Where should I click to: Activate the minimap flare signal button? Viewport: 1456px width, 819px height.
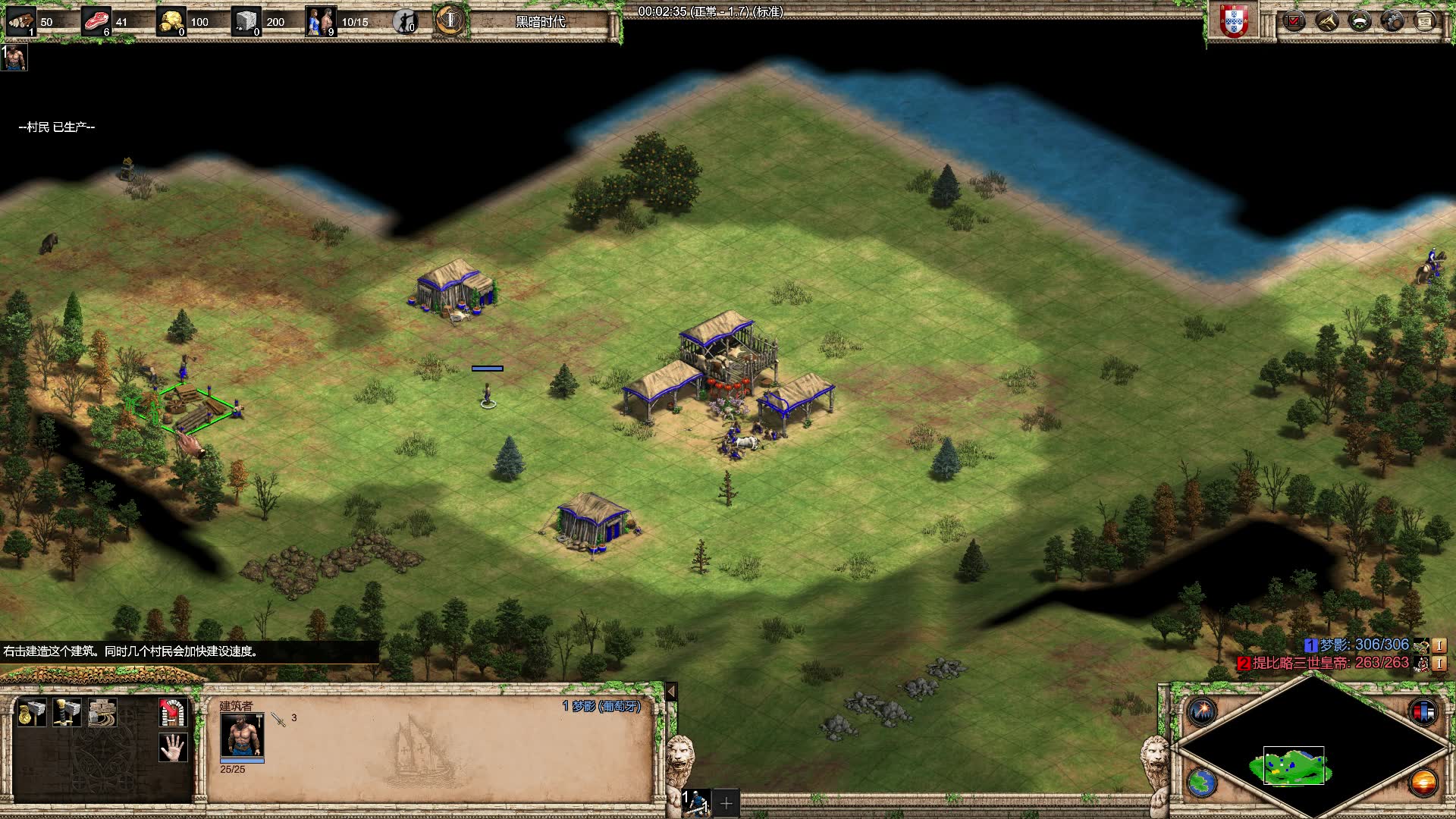click(x=1203, y=711)
